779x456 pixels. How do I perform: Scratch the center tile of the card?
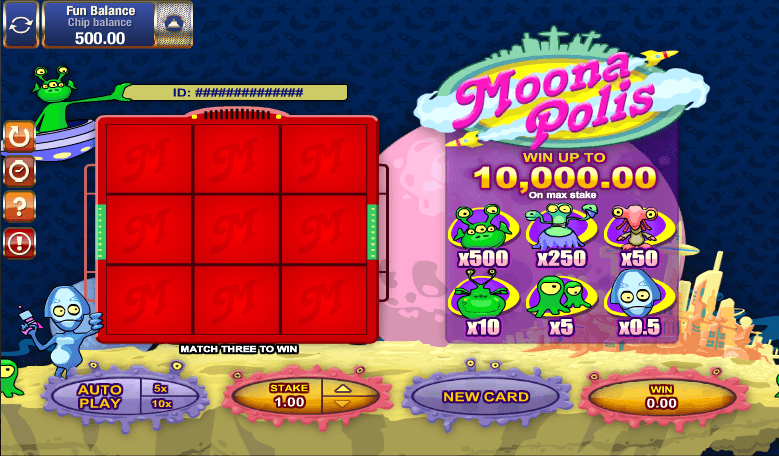coord(237,230)
